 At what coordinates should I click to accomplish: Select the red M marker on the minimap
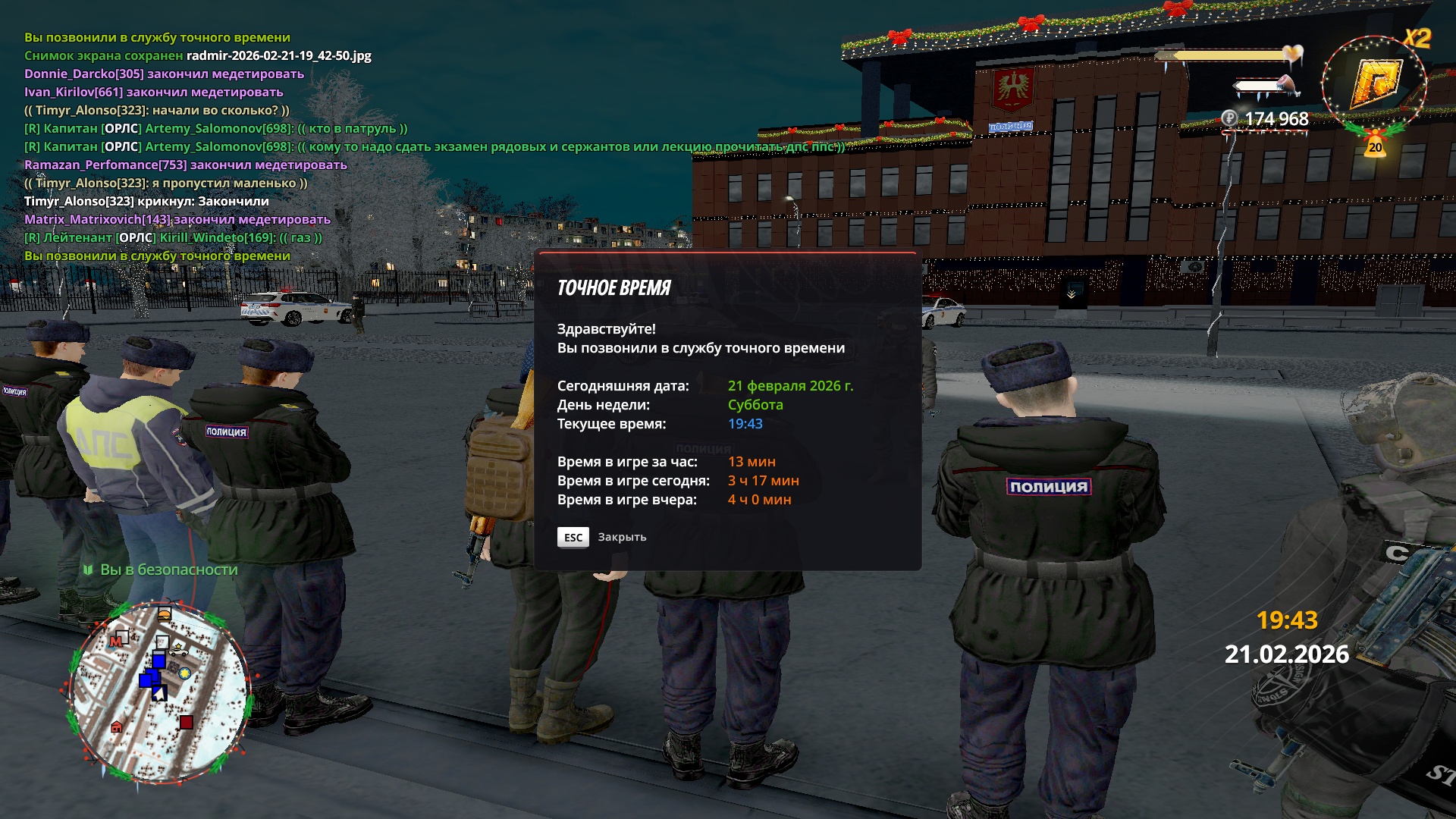tap(116, 642)
